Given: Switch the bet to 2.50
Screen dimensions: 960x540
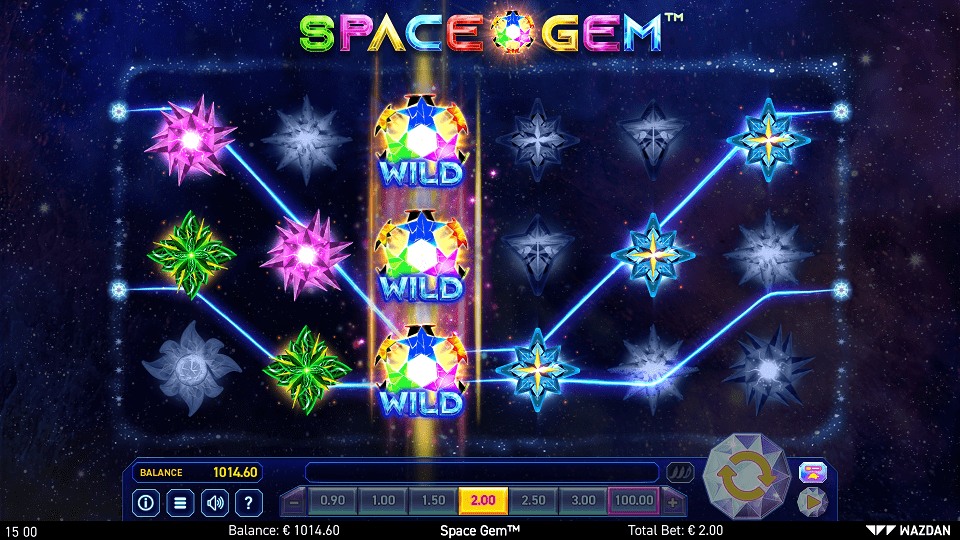Looking at the screenshot, I should pyautogui.click(x=533, y=501).
